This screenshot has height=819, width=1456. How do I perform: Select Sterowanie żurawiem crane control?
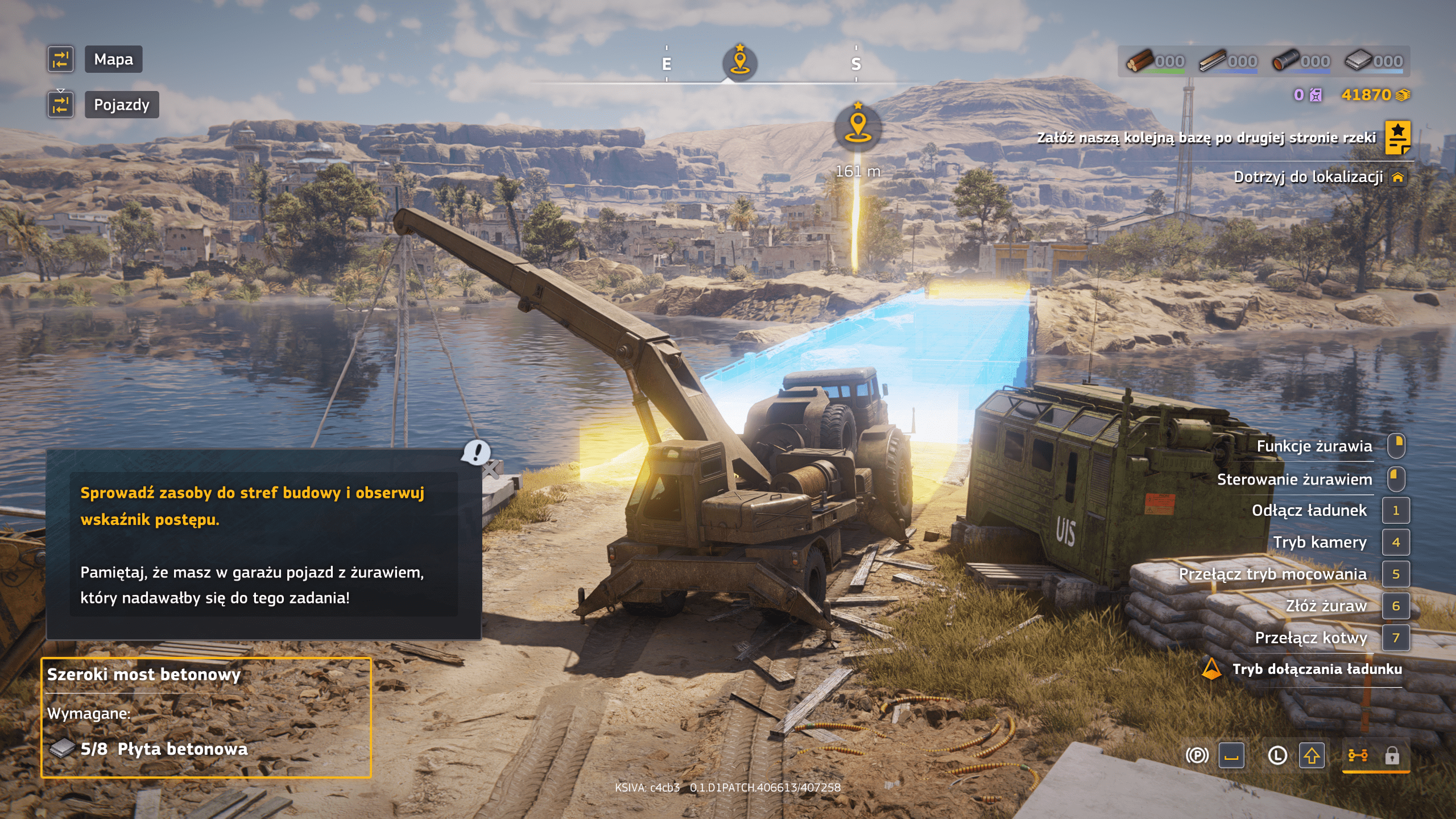point(1294,479)
